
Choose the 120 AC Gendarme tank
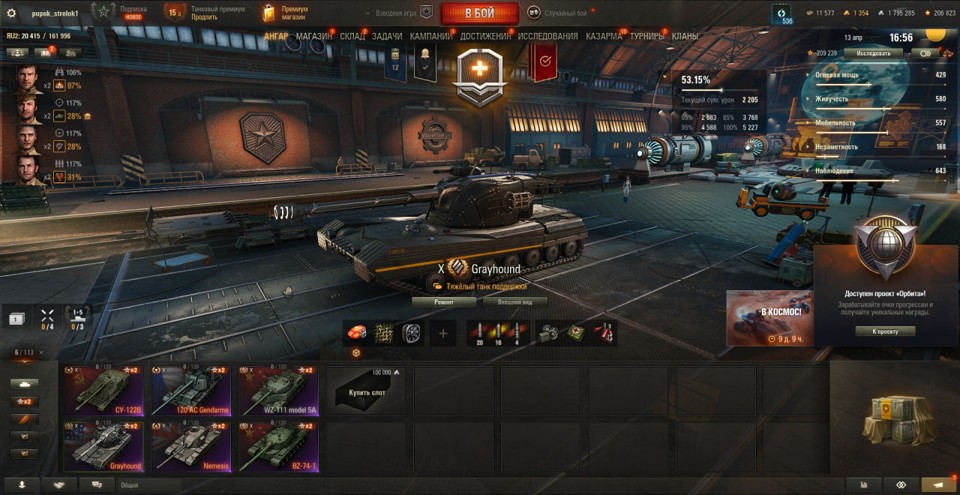pyautogui.click(x=191, y=389)
